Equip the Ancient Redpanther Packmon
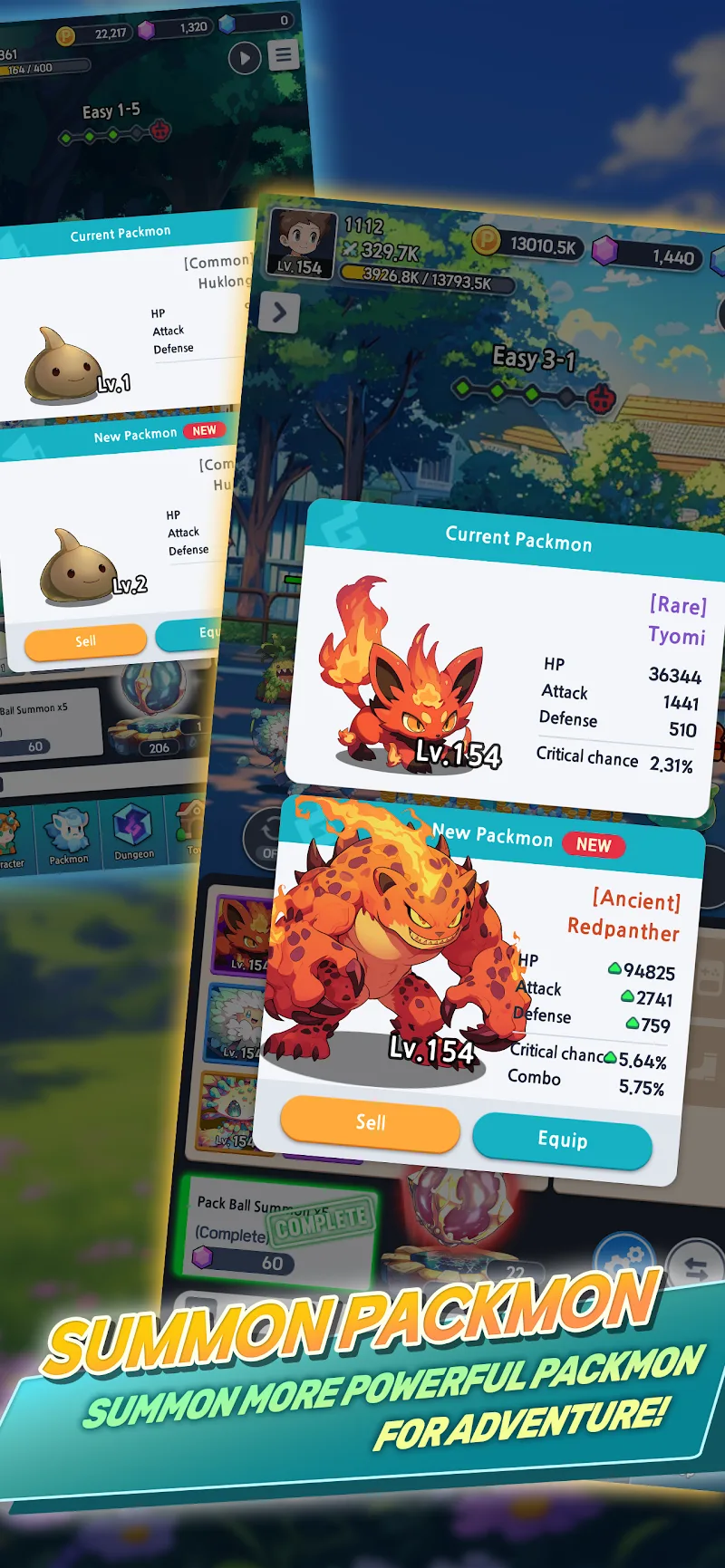Image resolution: width=725 pixels, height=1568 pixels. point(562,1140)
